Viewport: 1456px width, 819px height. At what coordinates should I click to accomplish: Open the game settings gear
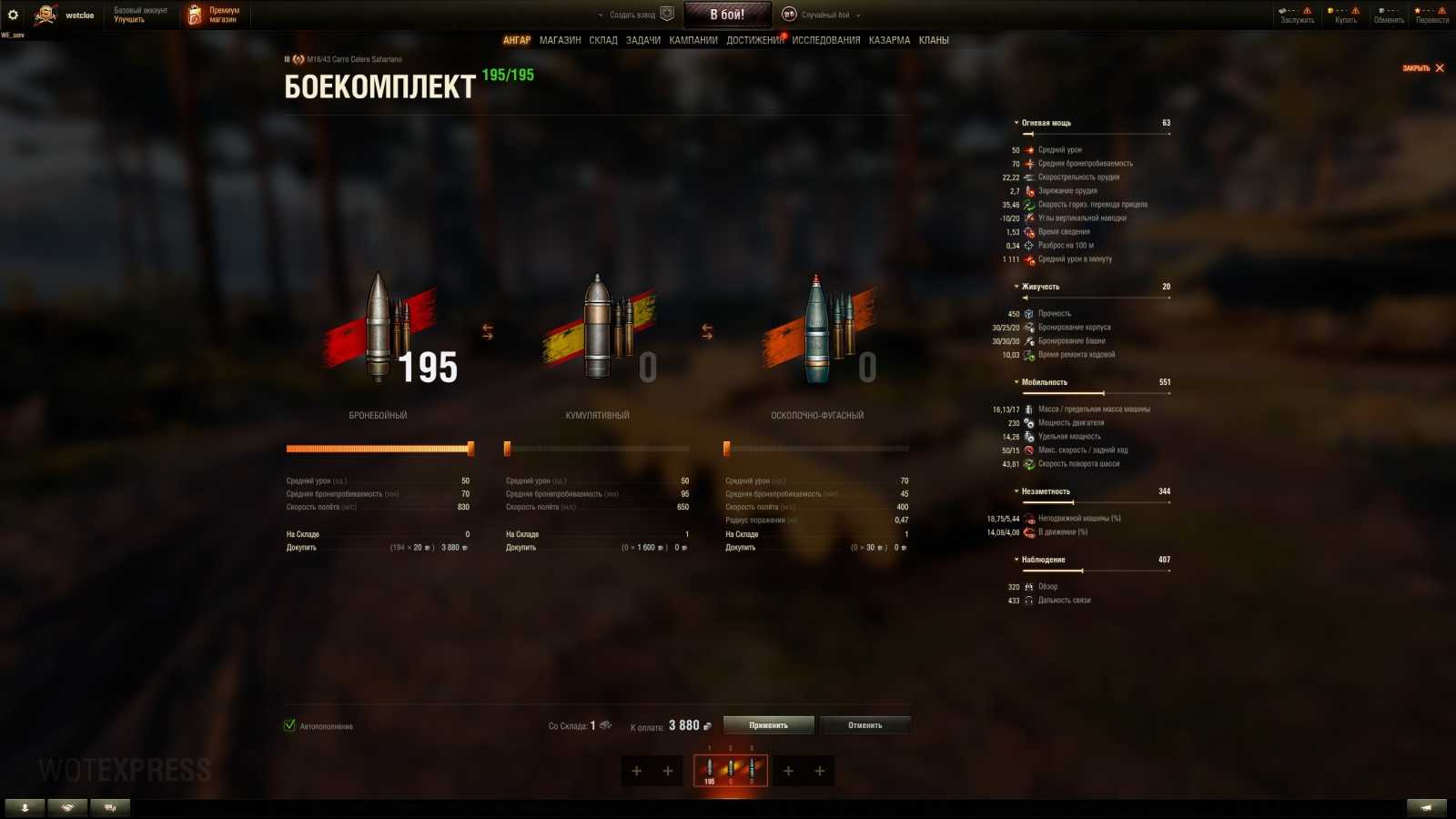[x=13, y=13]
